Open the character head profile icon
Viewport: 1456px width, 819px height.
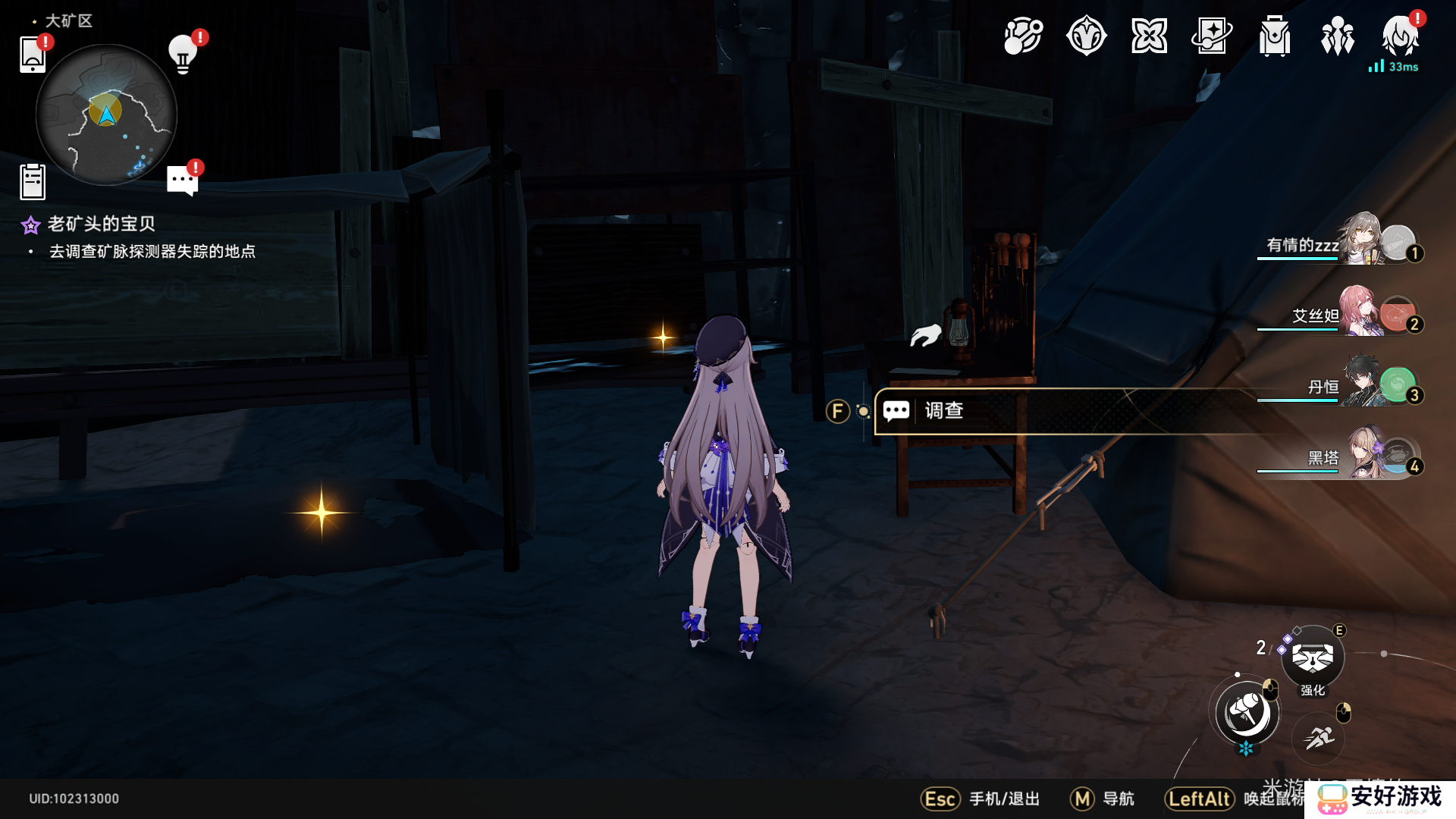click(1400, 36)
